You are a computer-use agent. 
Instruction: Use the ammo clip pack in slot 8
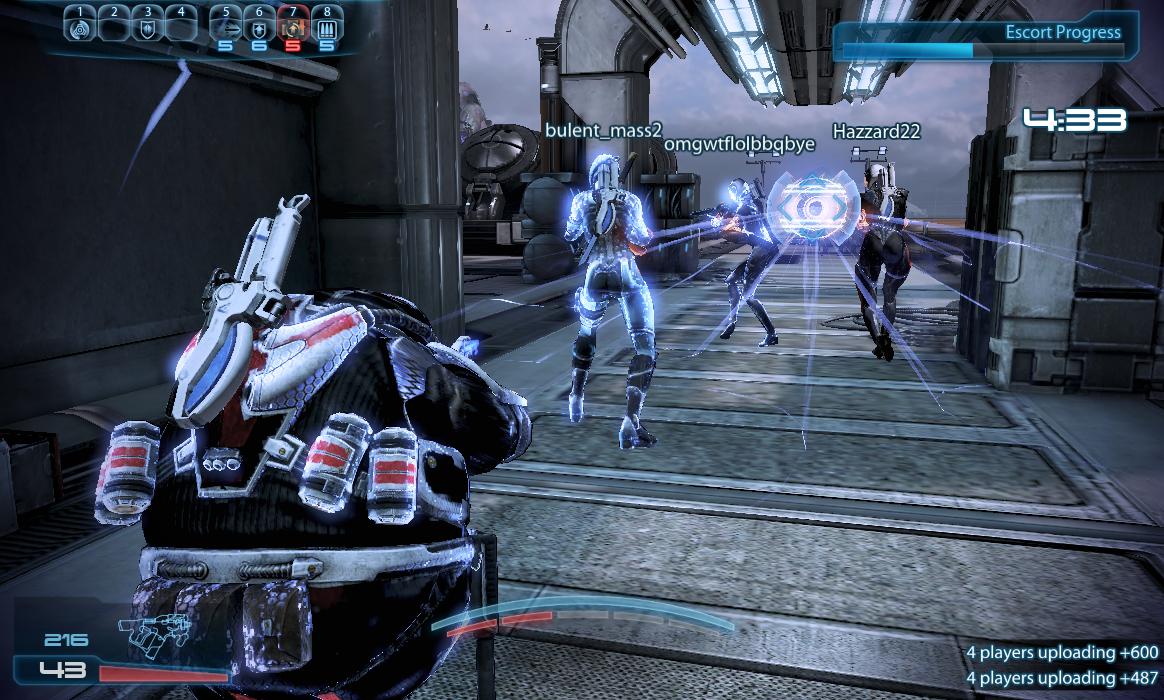(326, 28)
